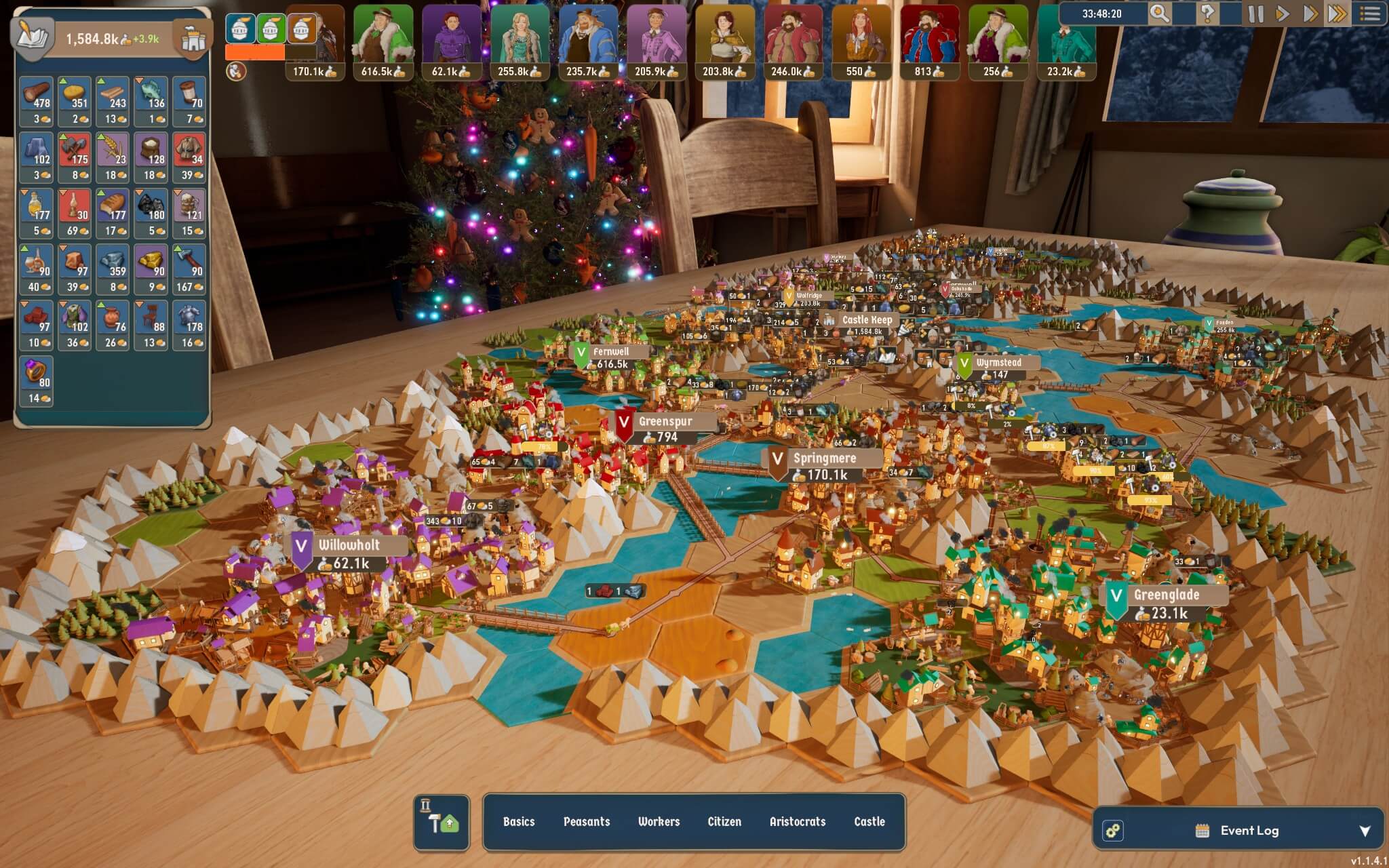Click the build hammer and house button

pos(442,821)
